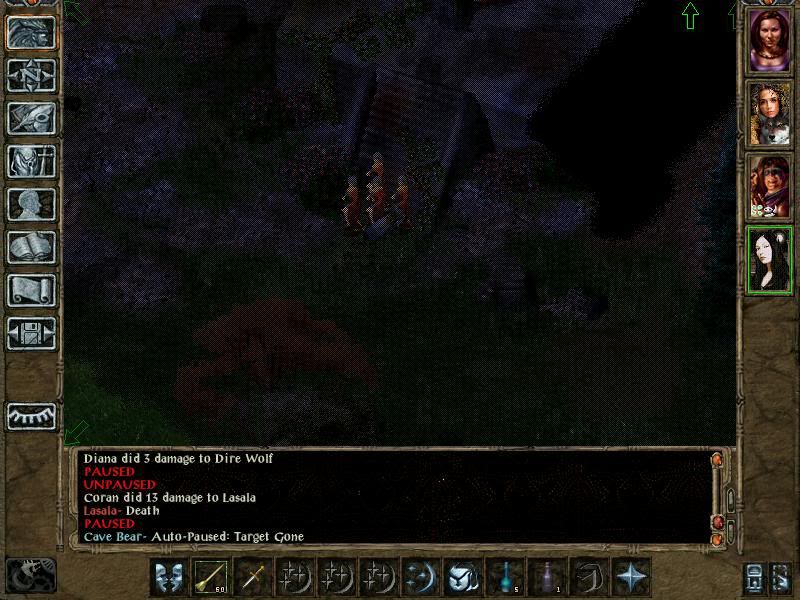Toggle pause using the dragon clock
Screen dimensions: 800x600
pyautogui.click(x=30, y=575)
